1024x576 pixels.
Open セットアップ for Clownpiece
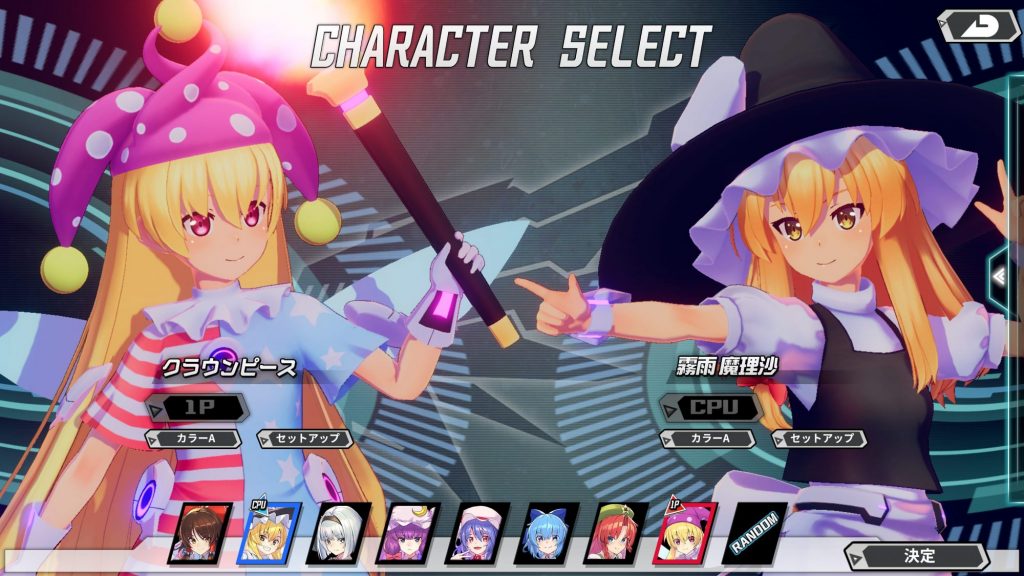pos(305,438)
